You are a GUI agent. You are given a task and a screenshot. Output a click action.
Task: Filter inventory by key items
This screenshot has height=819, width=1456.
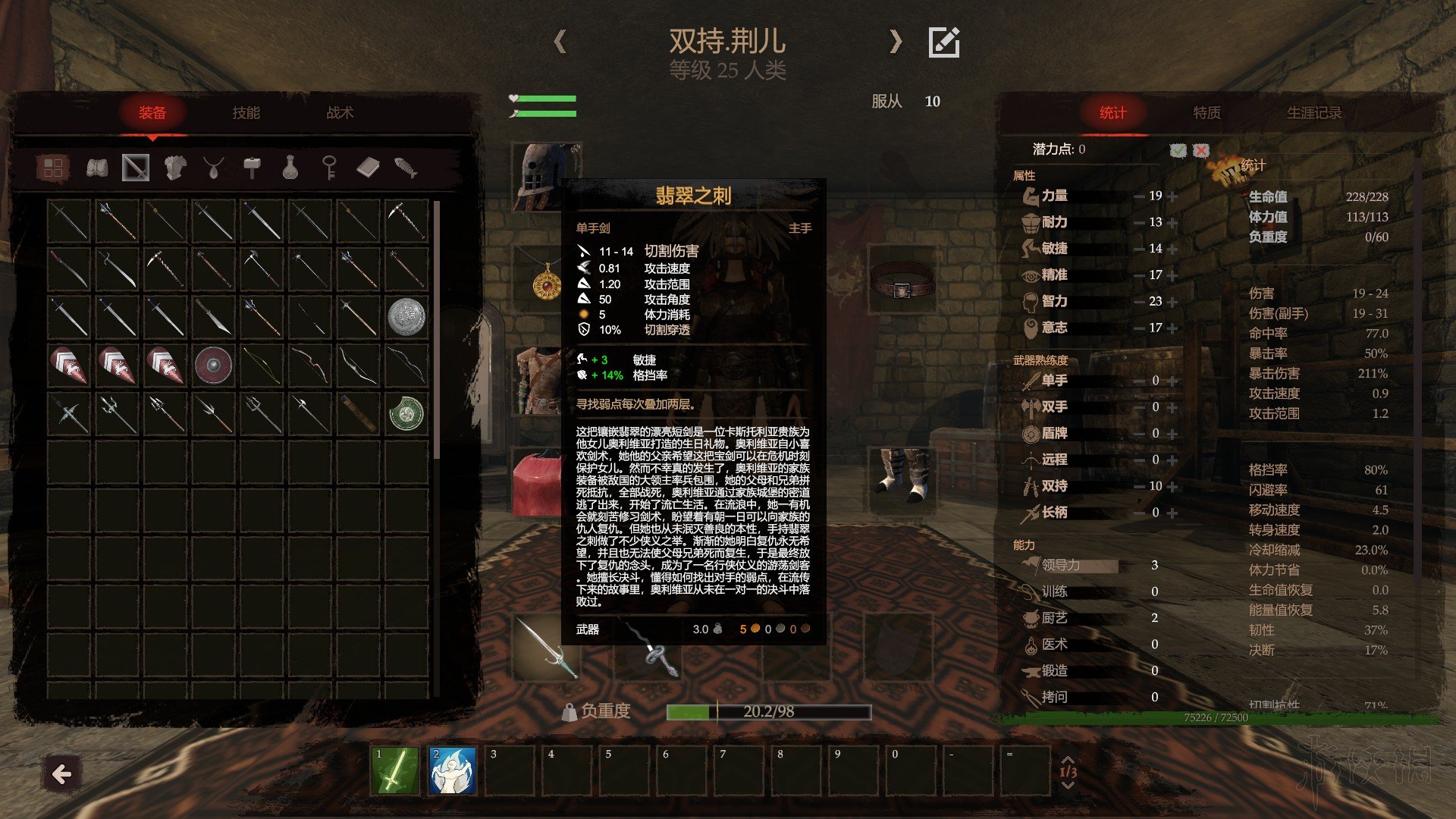(x=329, y=168)
